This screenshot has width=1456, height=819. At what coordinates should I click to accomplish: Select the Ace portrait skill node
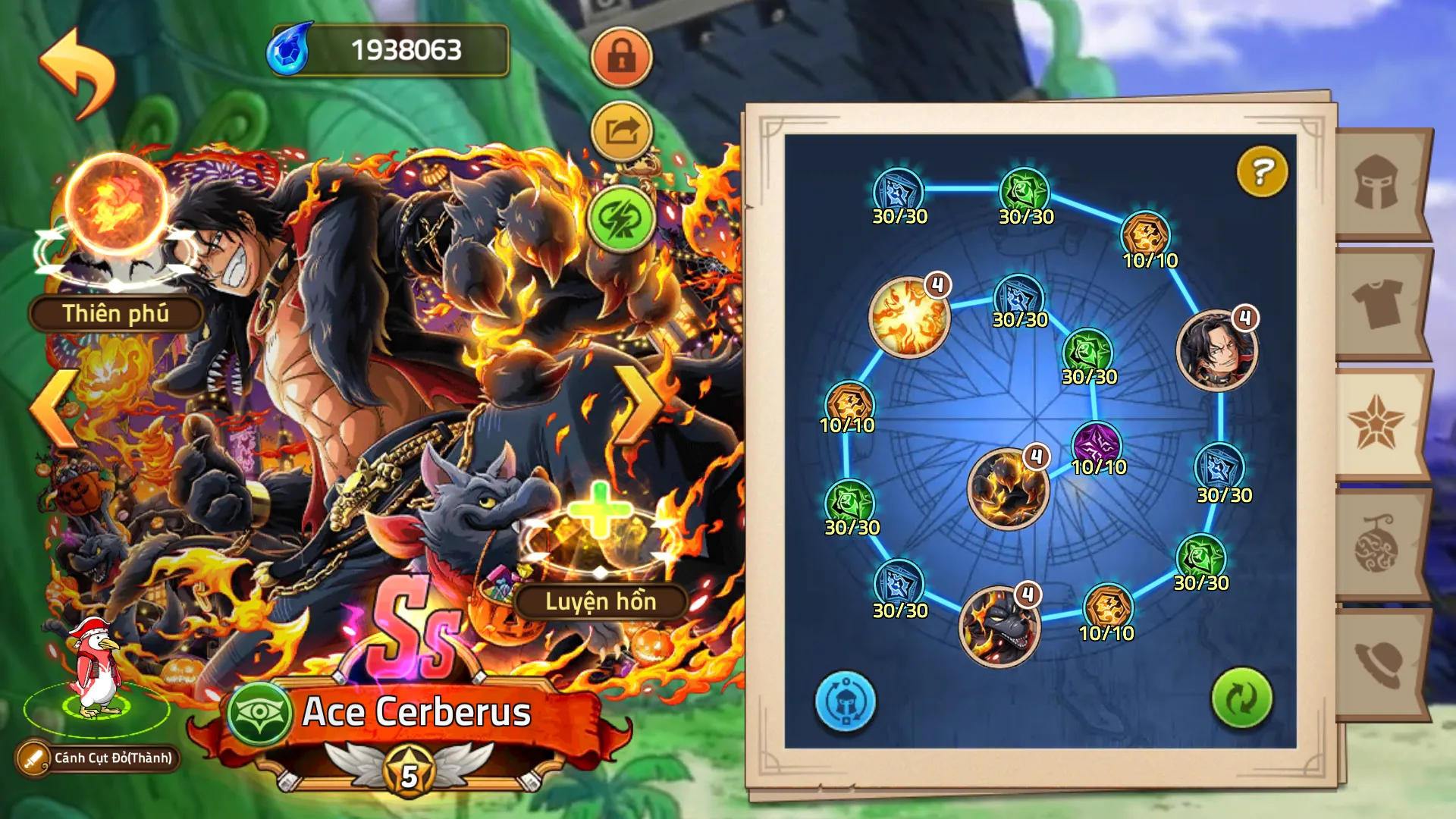(x=1216, y=350)
